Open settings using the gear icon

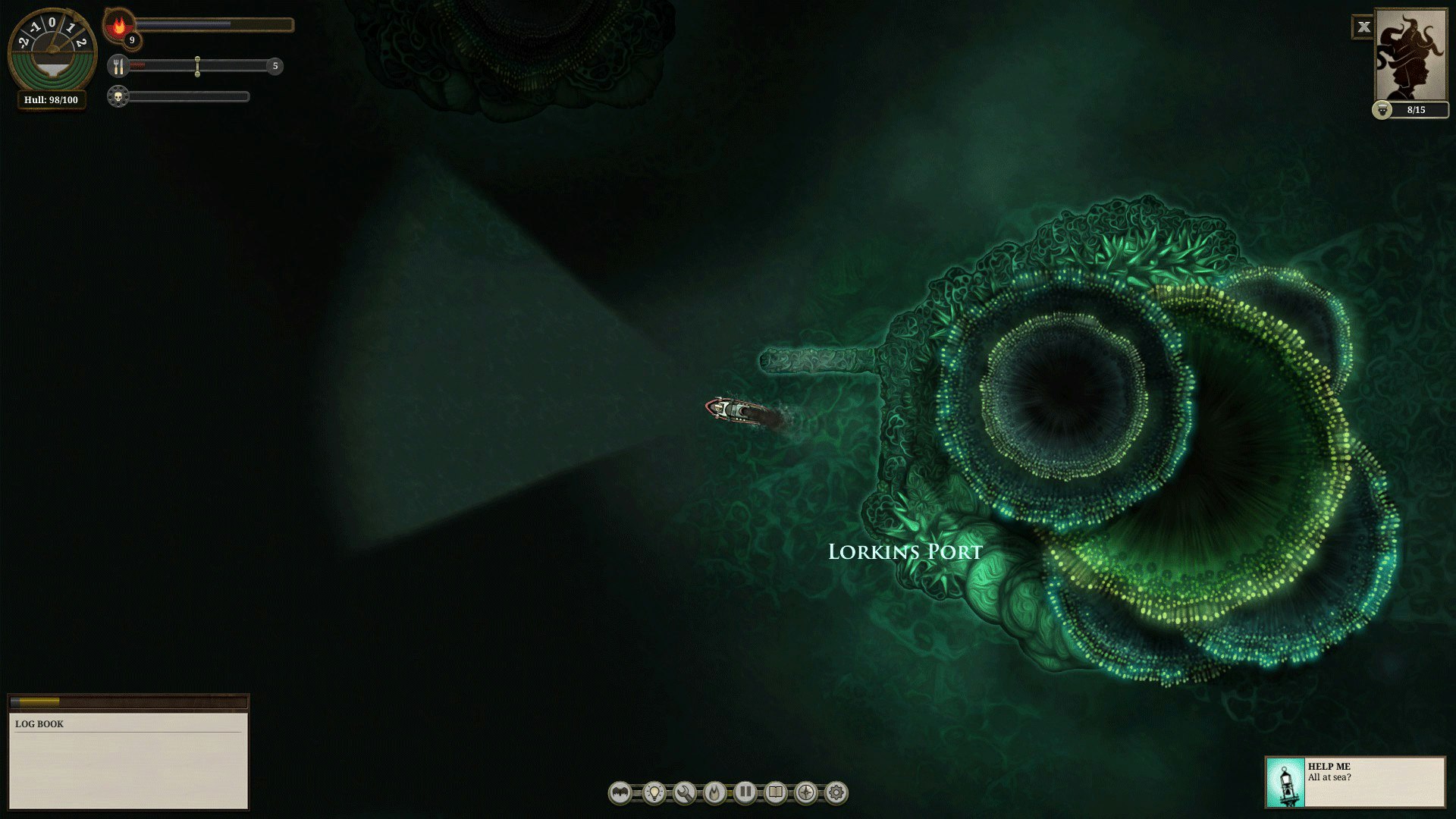click(835, 793)
